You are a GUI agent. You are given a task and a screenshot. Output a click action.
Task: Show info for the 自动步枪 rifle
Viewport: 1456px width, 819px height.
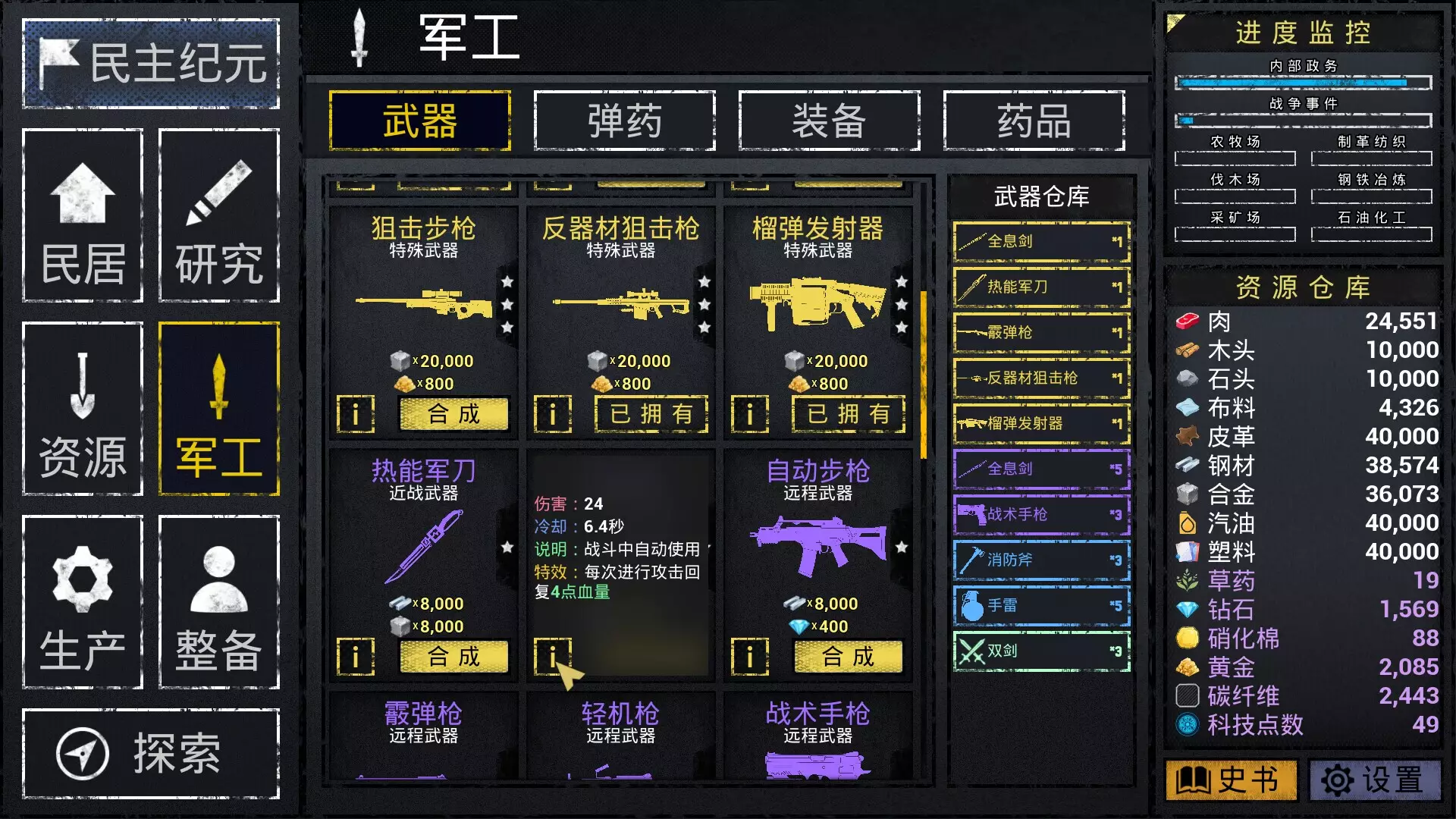(750, 657)
